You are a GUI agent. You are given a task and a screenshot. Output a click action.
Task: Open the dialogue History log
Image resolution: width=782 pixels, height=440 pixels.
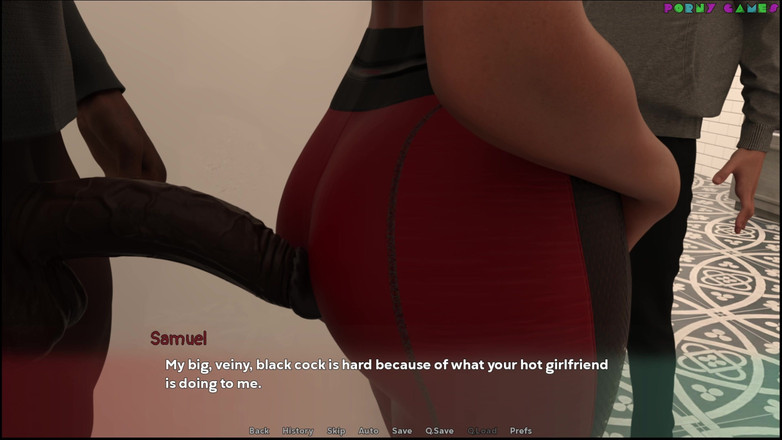click(298, 431)
